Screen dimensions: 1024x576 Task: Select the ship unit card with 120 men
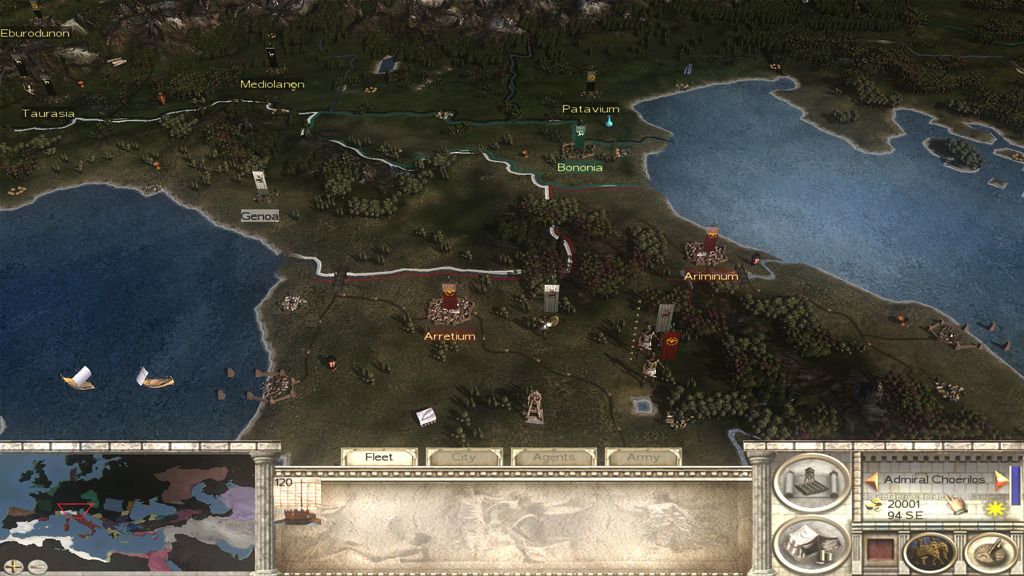pos(297,501)
